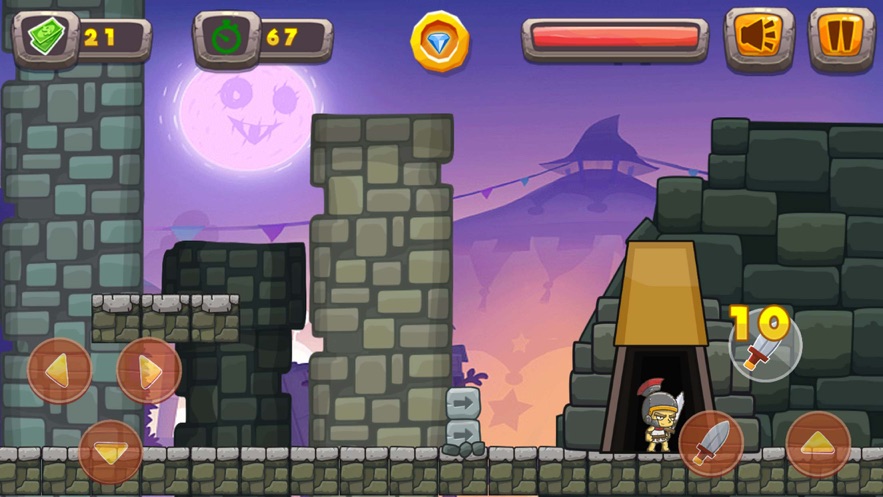Tap the up arrow jump button
Image resolution: width=883 pixels, height=497 pixels.
[x=818, y=443]
